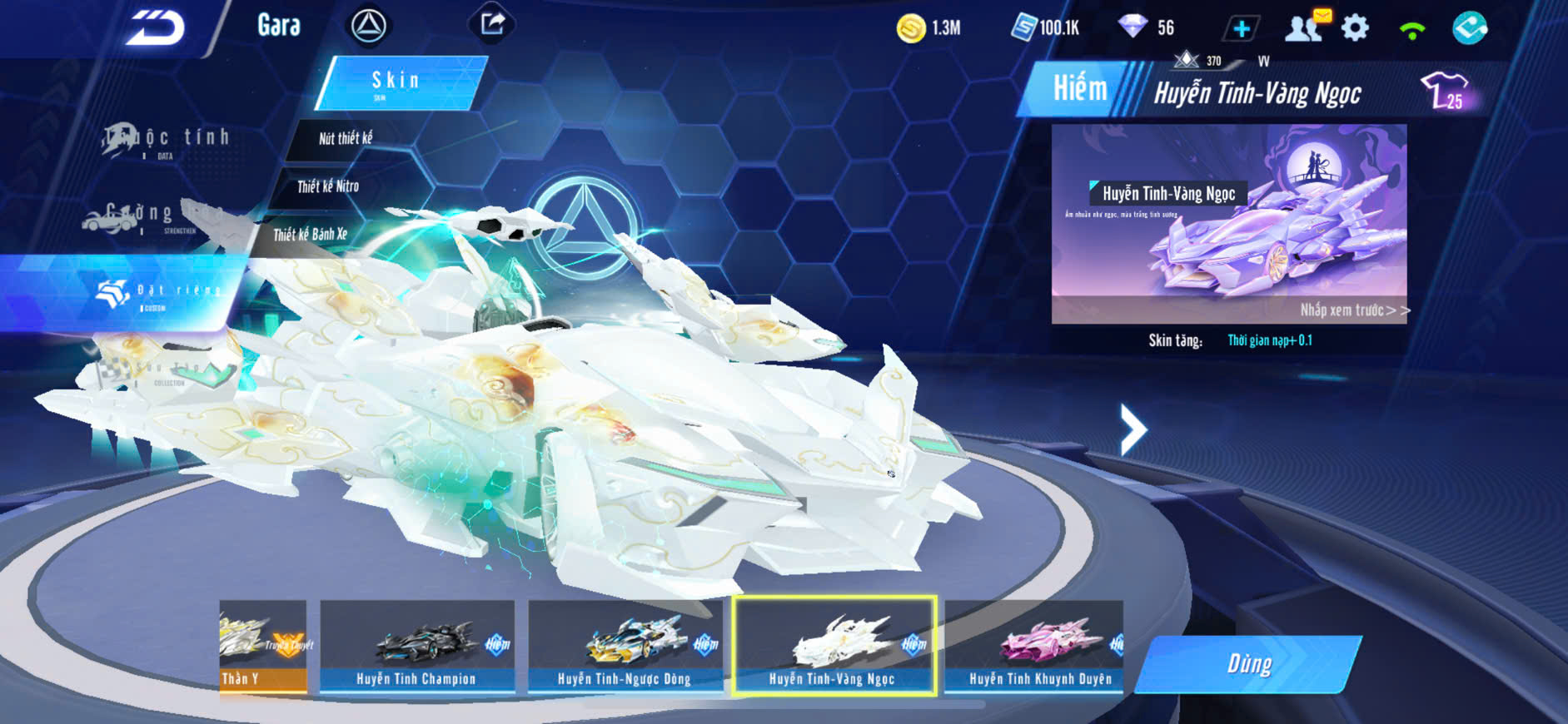Choose the Thiết kế Bánh Xe tab
Viewport: 1568px width, 724px height.
(x=310, y=235)
